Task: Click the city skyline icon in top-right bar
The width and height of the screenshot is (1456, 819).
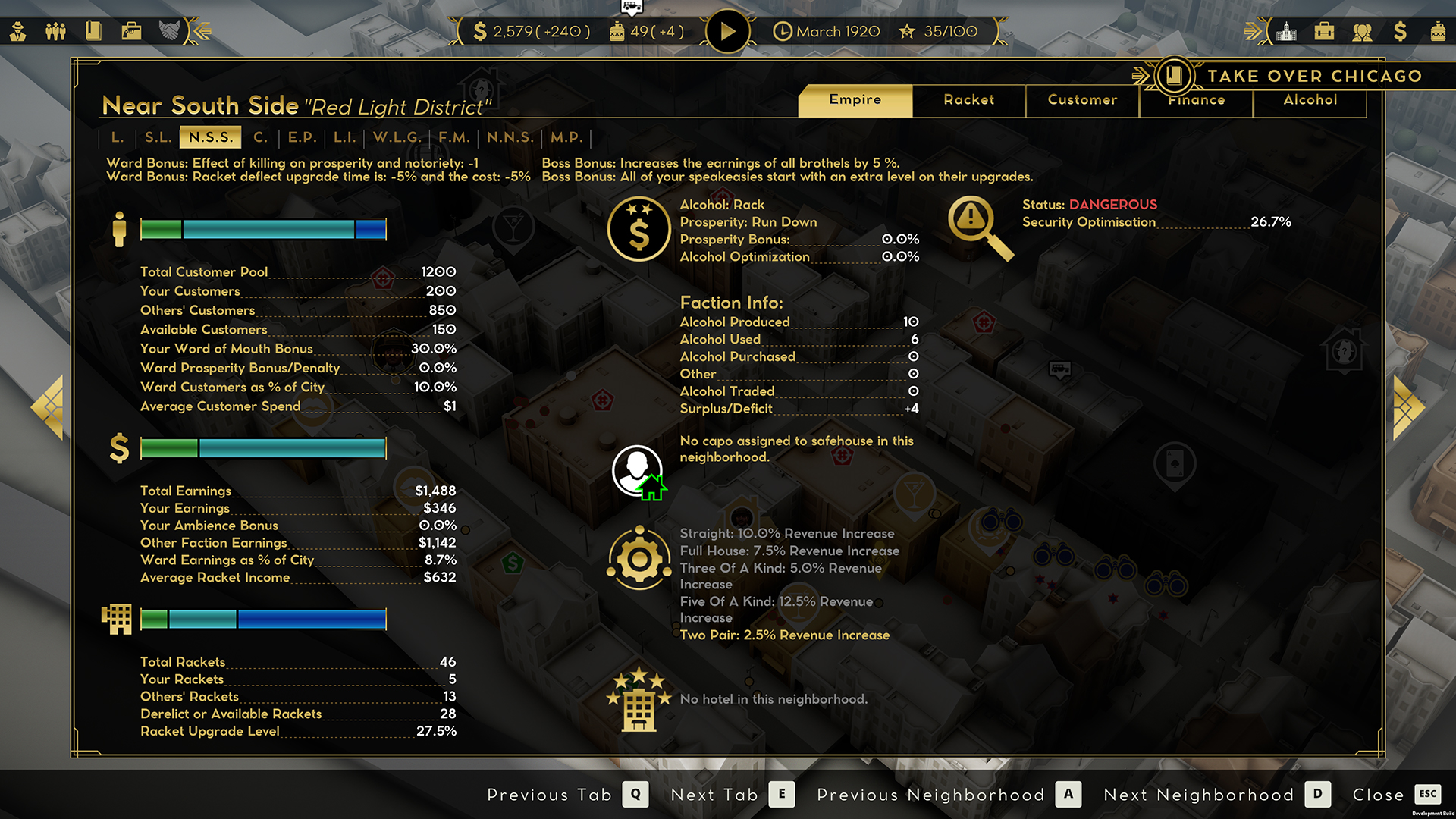Action: click(1287, 31)
